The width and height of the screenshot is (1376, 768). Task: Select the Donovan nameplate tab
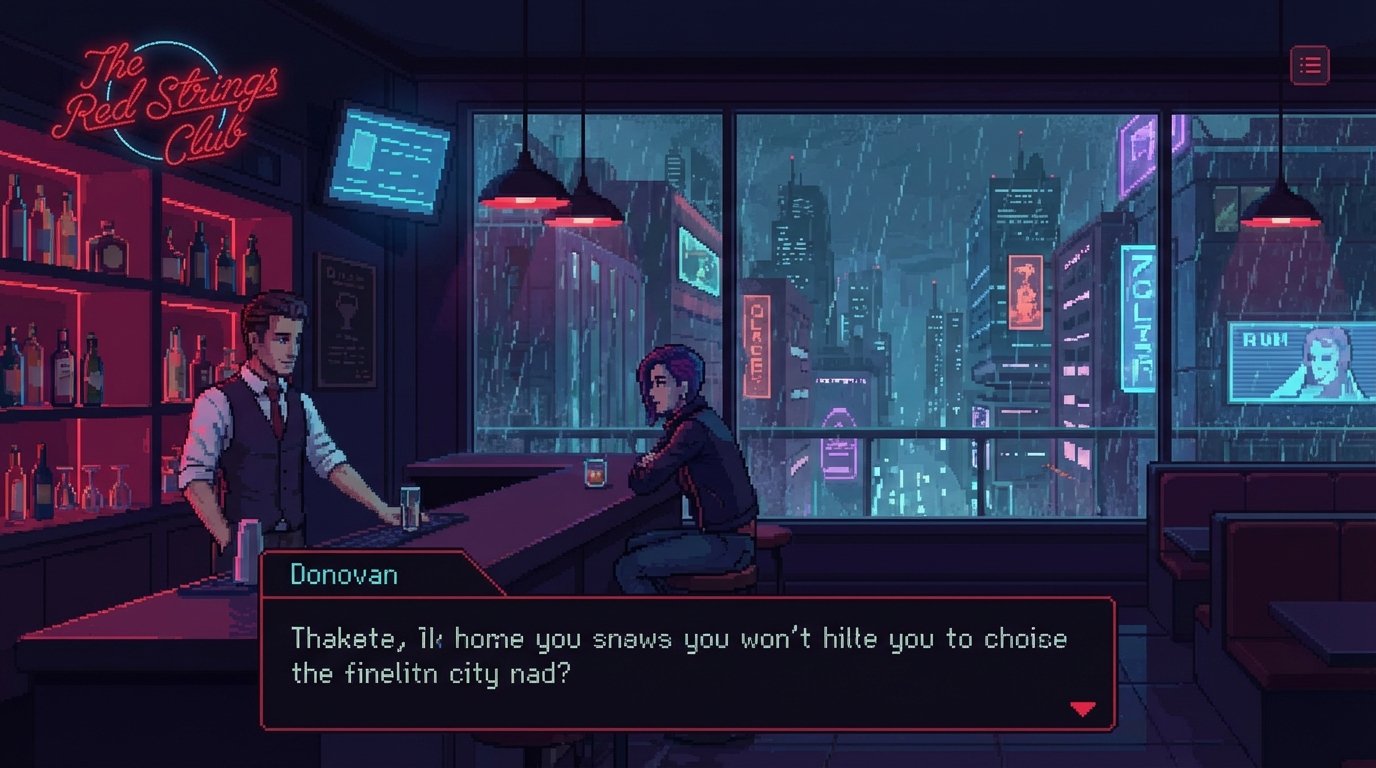(x=345, y=574)
